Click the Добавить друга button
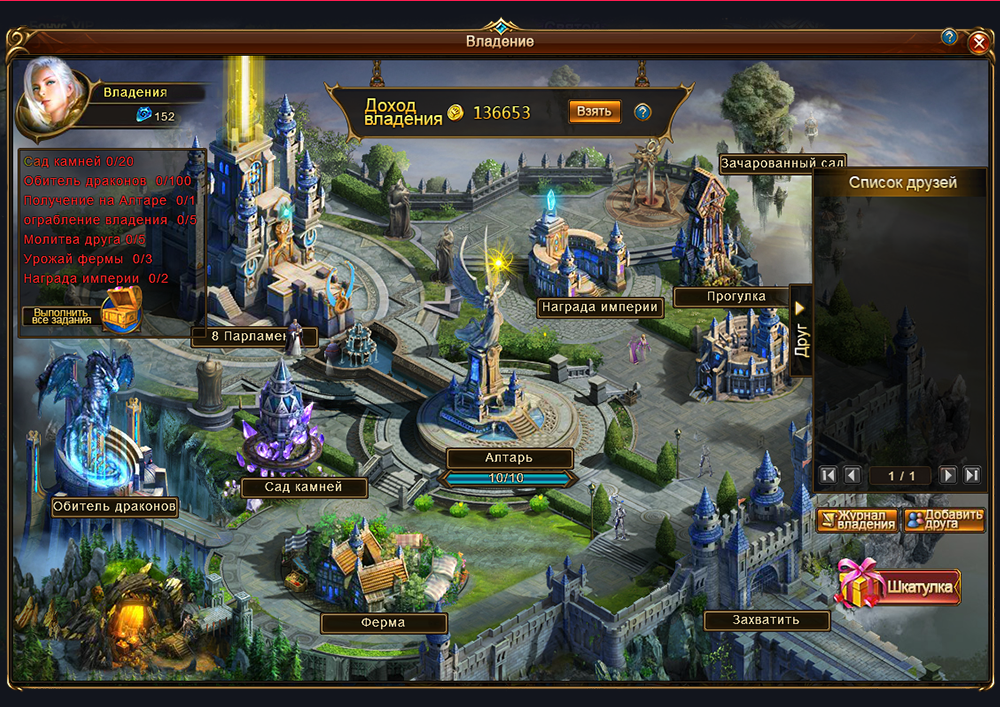Screen dimensions: 1000x707 point(943,520)
